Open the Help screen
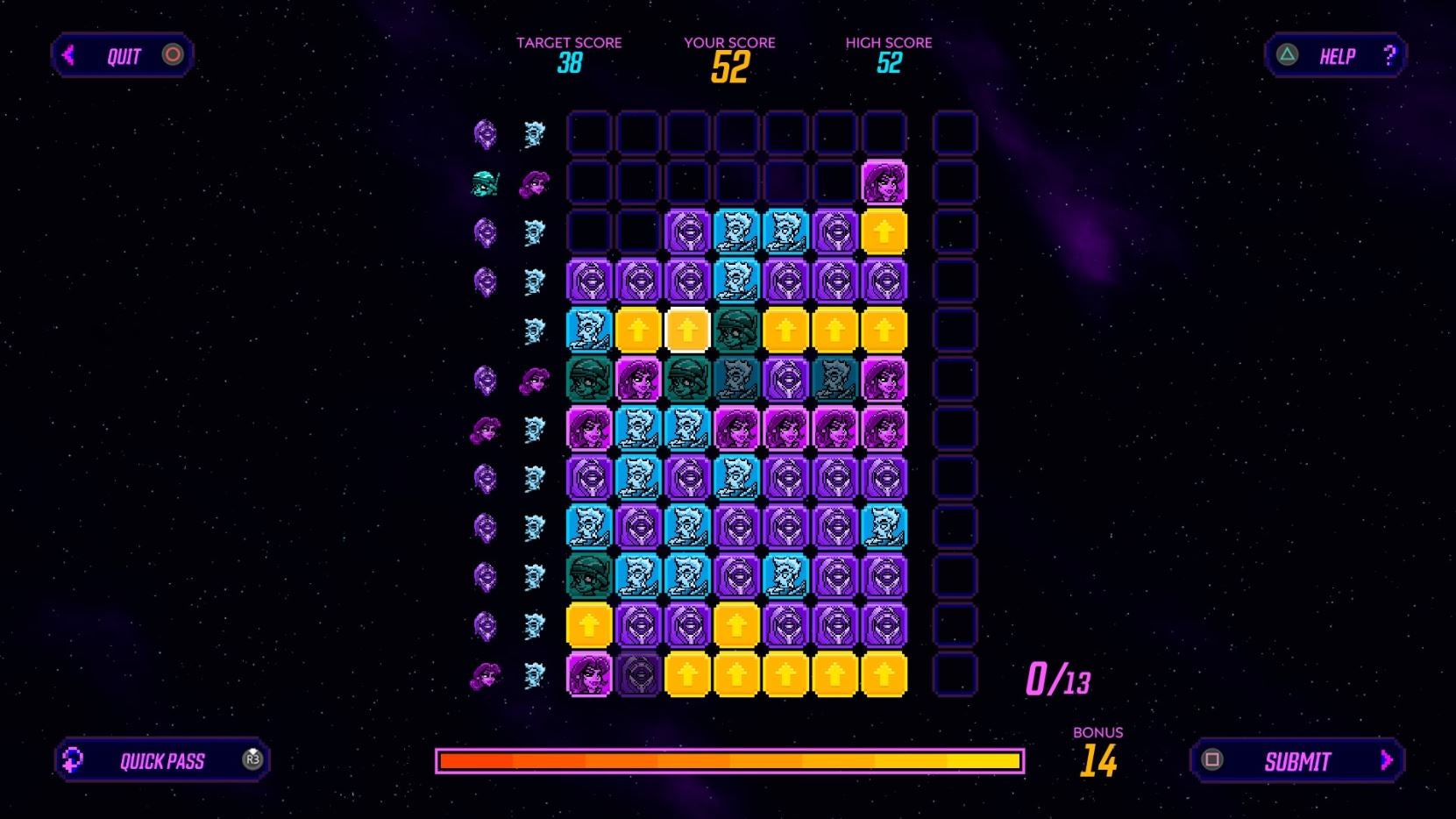1456x819 pixels. pos(1335,56)
